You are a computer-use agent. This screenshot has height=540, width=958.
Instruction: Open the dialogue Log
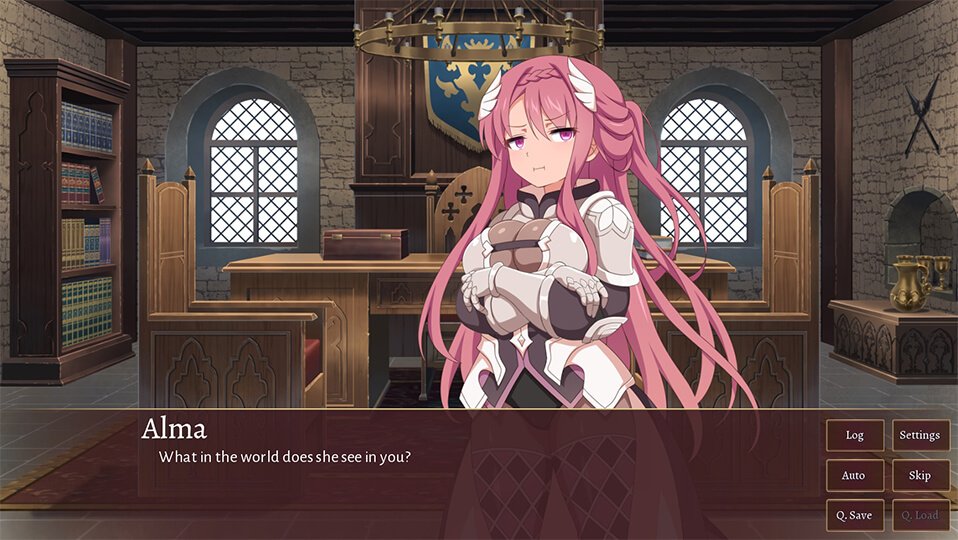pos(854,435)
